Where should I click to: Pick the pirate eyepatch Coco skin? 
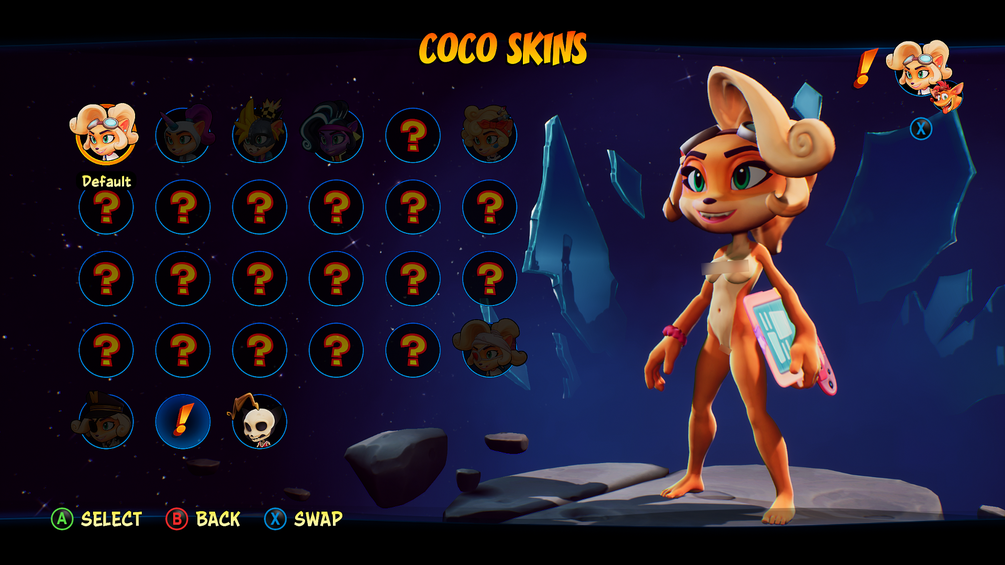coord(105,421)
